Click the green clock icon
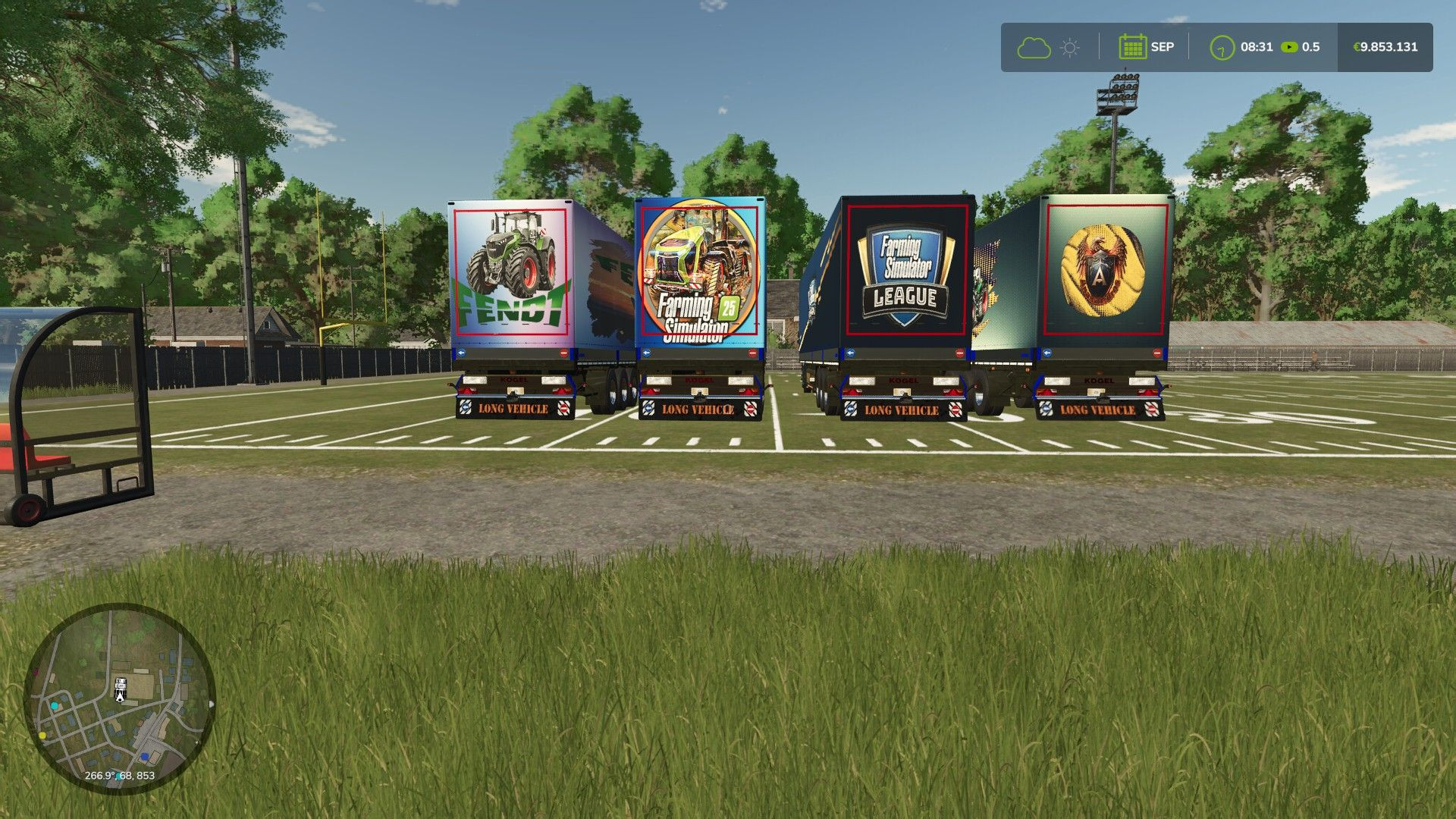1456x819 pixels. point(1222,47)
